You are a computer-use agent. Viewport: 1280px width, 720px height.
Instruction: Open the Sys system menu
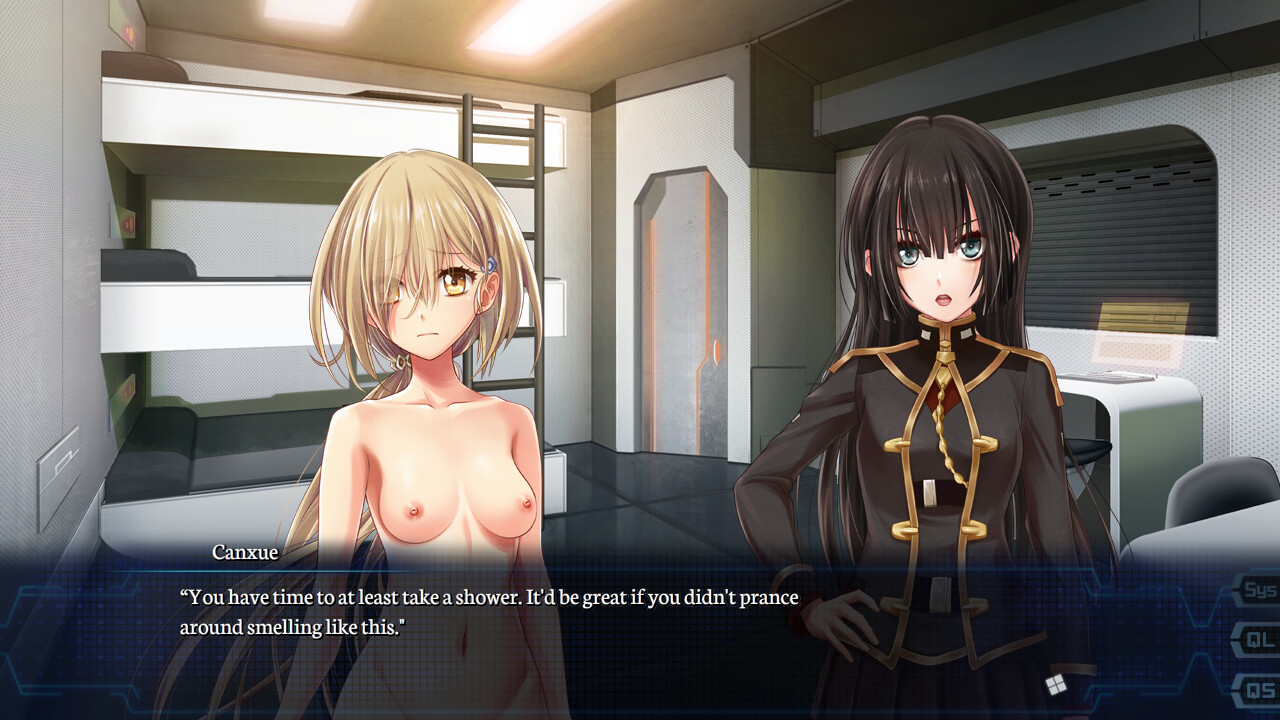click(x=1258, y=590)
